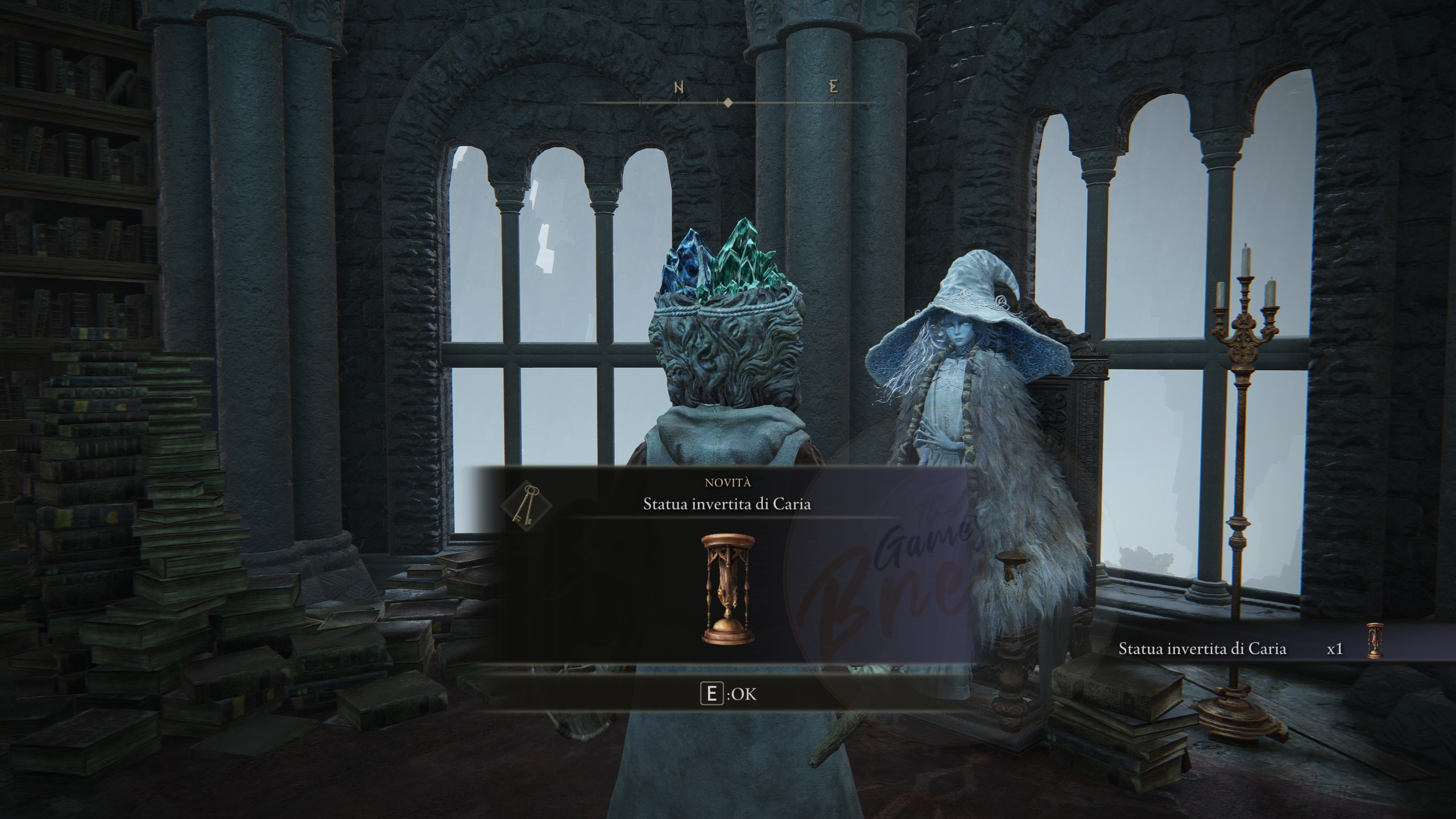
Task: Click the x1 item pickup notification row
Action: click(x=1251, y=649)
